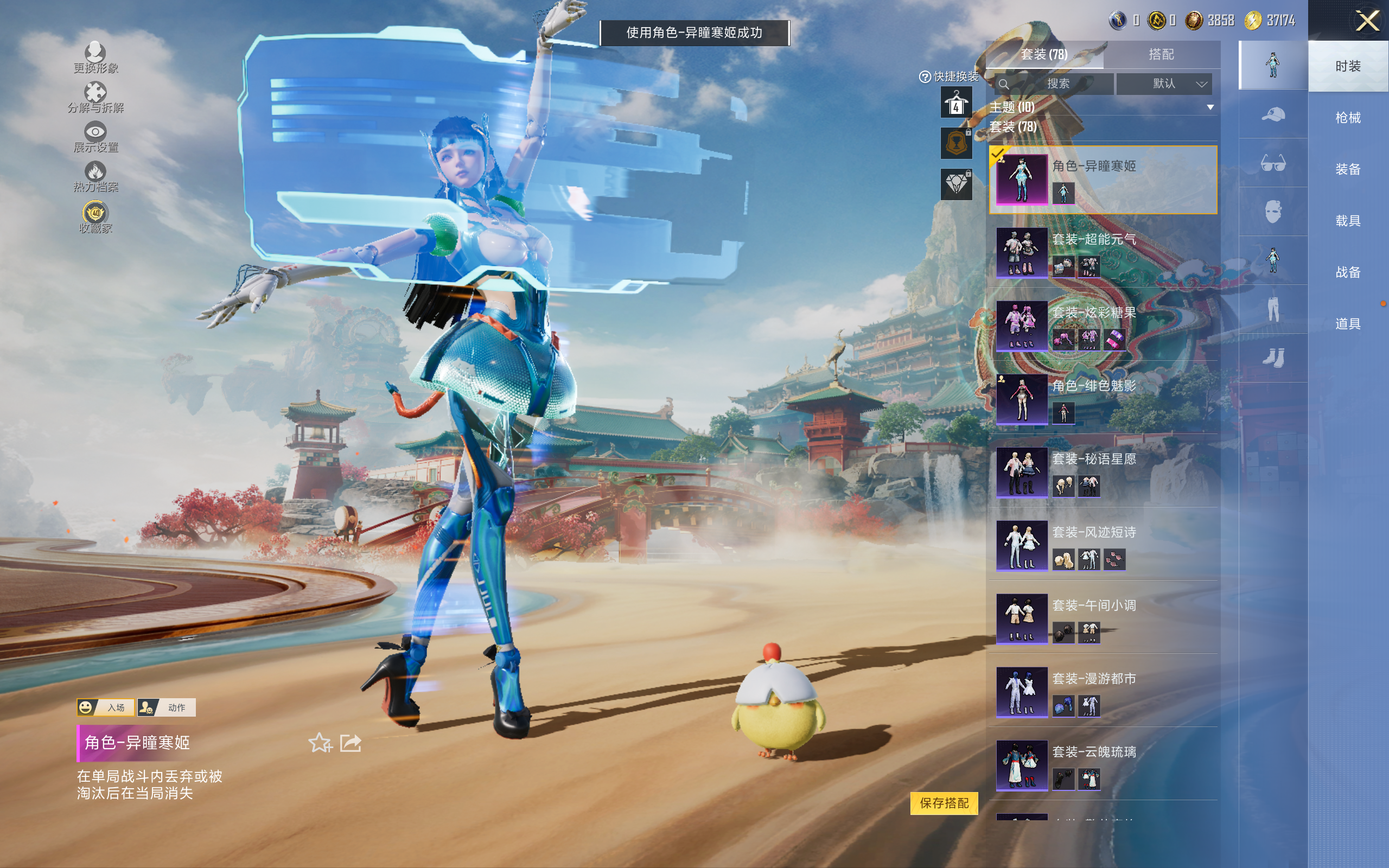Screen dimensions: 1389x868
Task: Open the 道具 items category
Action: 1347,324
